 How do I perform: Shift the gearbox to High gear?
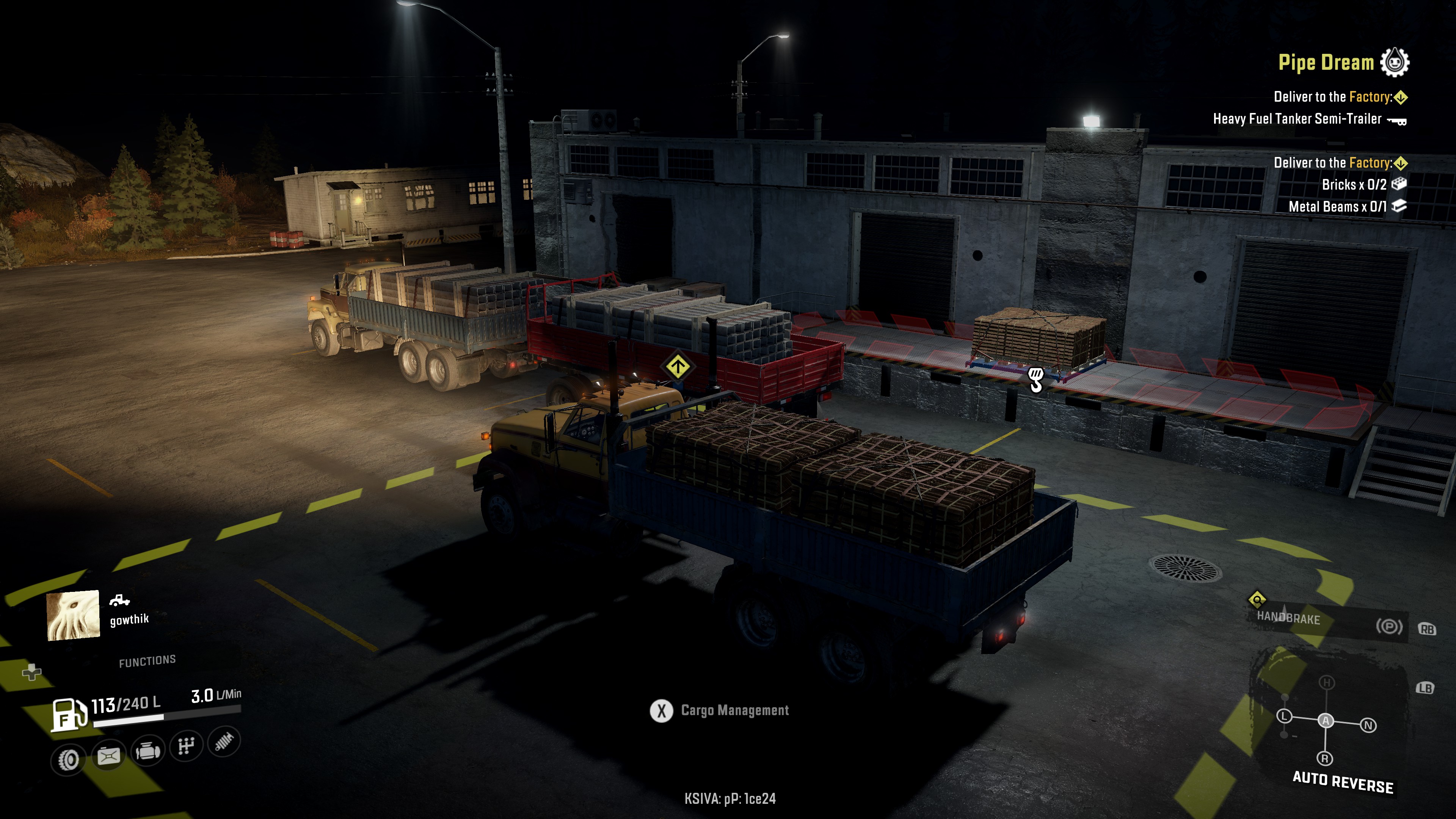1327,682
